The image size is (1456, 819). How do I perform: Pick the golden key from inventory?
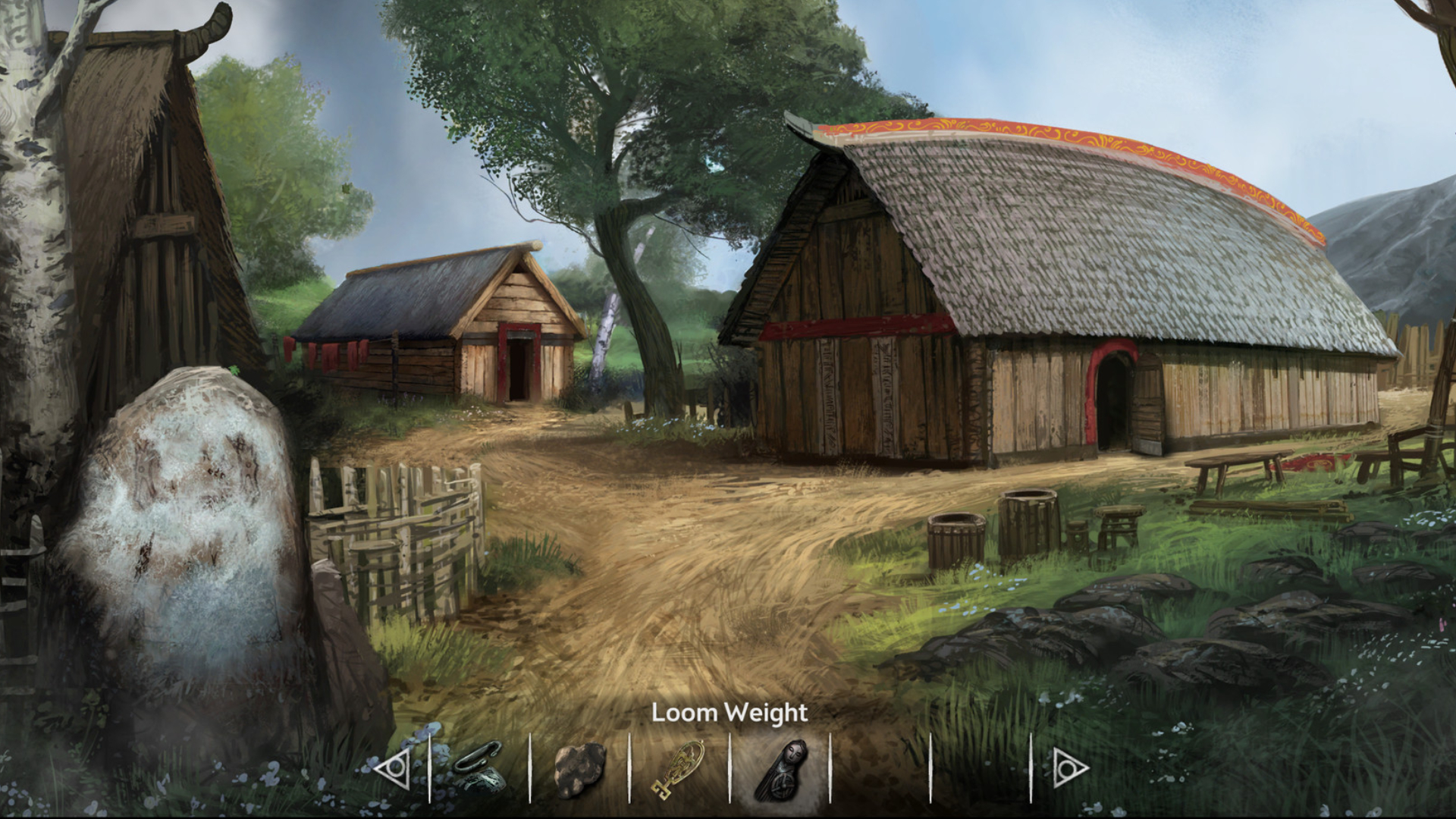[677, 769]
